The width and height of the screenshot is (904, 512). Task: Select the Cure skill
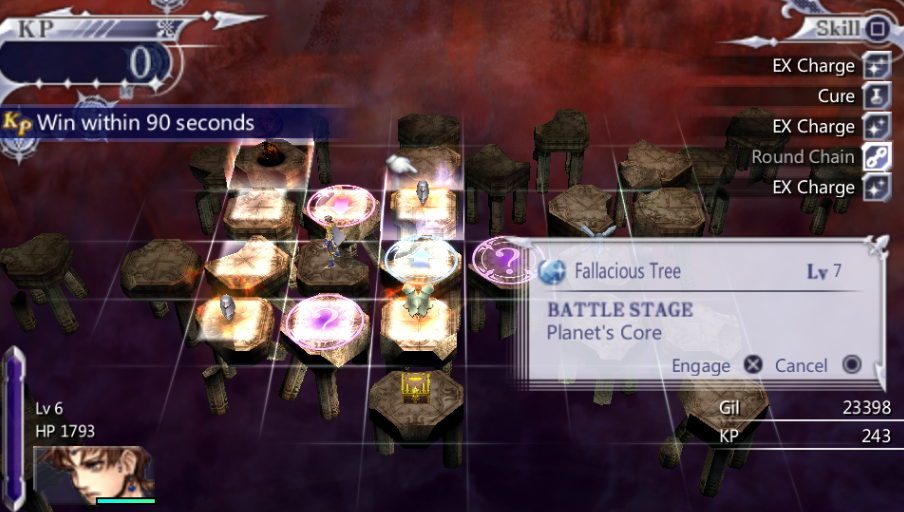click(836, 96)
